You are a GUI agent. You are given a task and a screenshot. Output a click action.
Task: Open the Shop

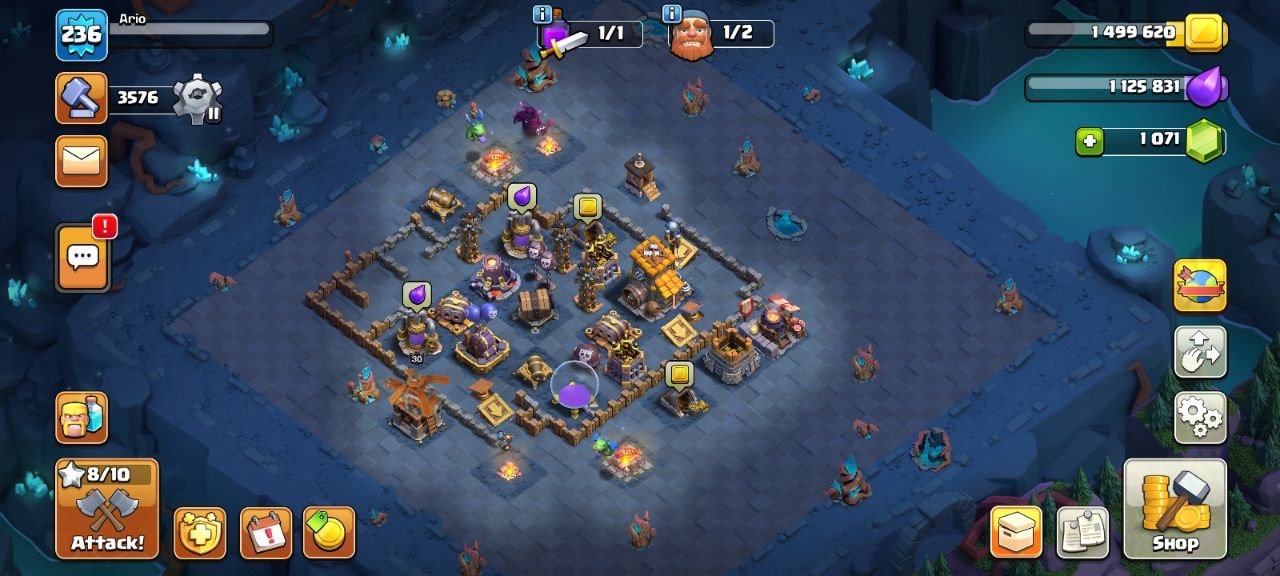point(1174,508)
